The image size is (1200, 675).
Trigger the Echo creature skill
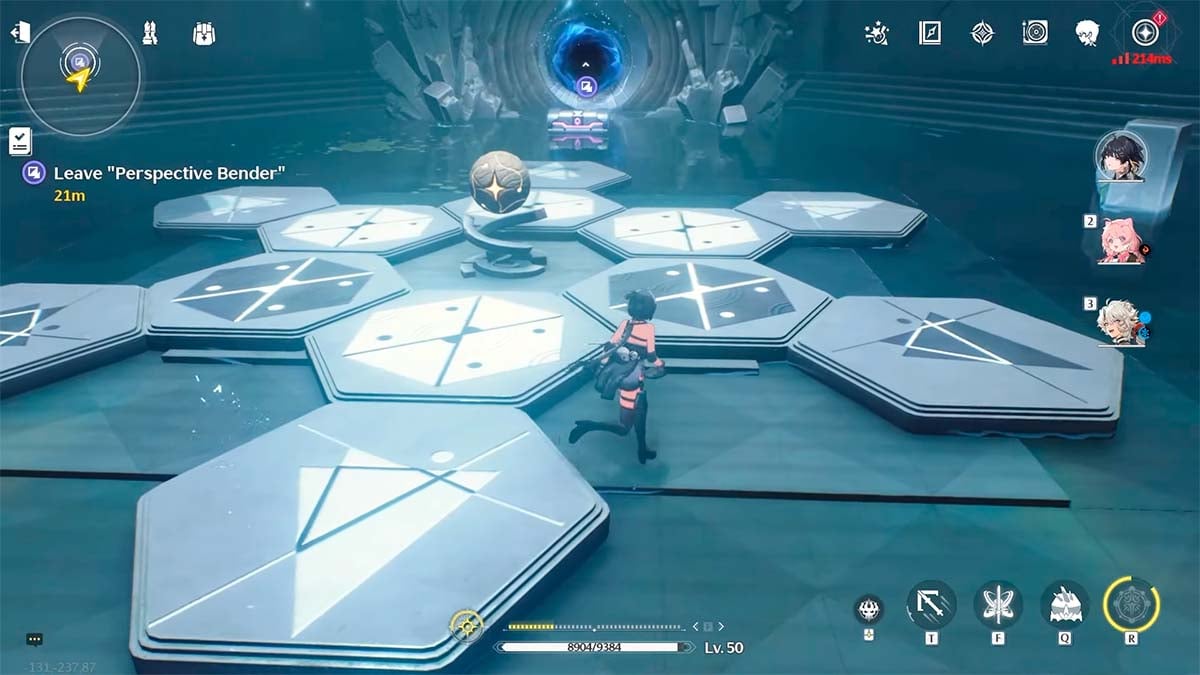pyautogui.click(x=1064, y=605)
